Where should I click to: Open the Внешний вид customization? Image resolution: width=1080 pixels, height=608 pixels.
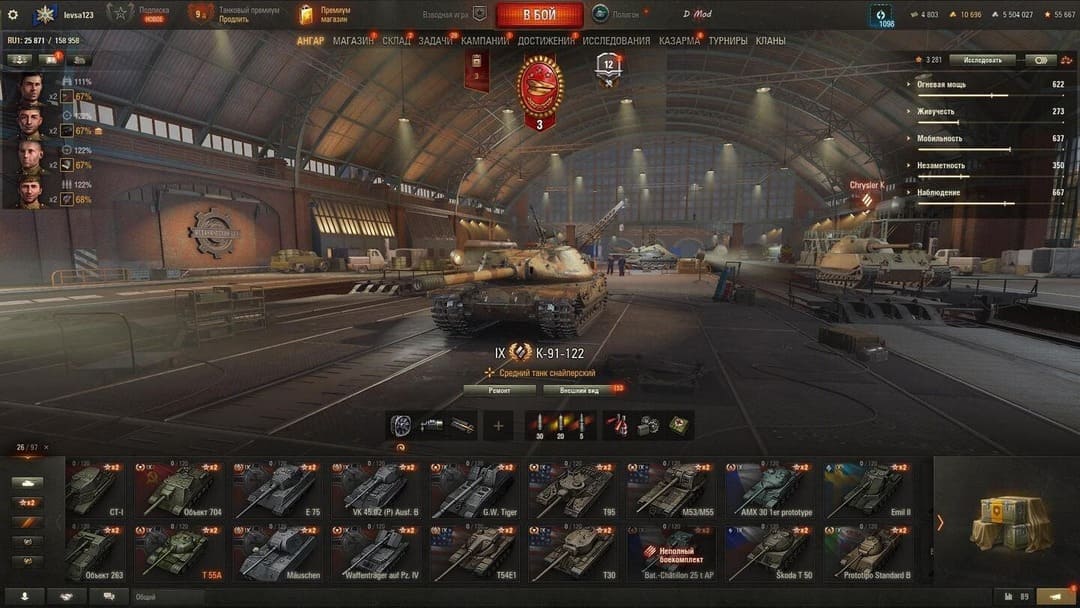click(578, 390)
